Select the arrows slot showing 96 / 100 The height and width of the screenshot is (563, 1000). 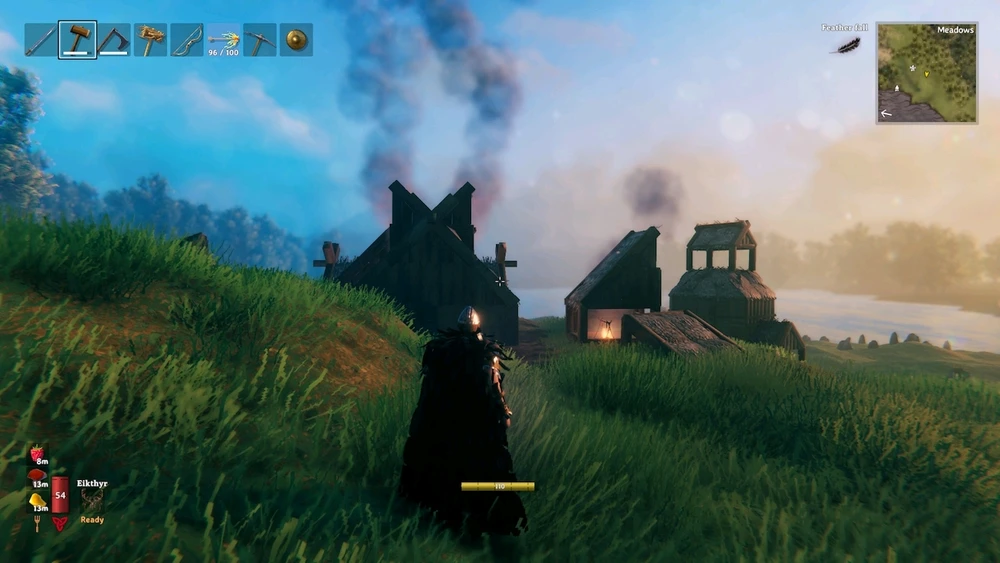(223, 40)
